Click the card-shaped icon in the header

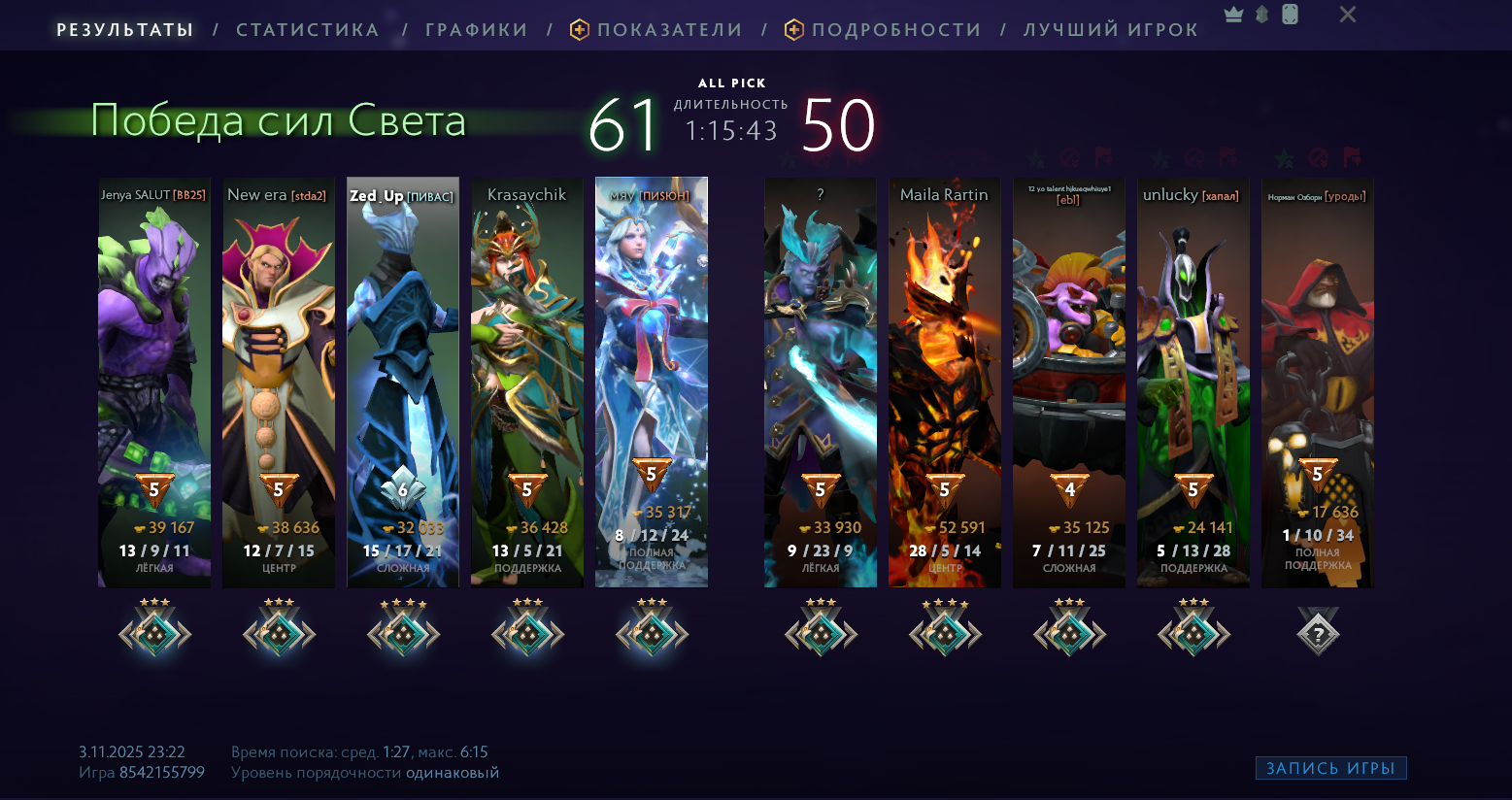pyautogui.click(x=1290, y=15)
